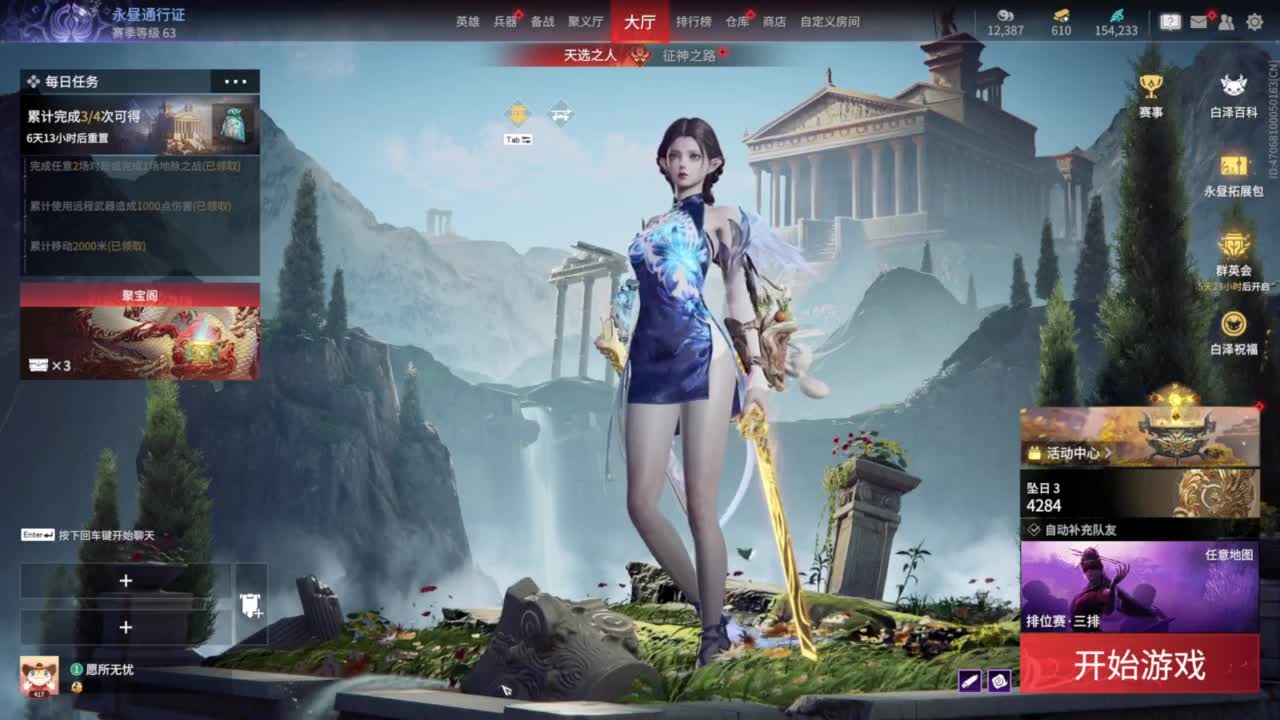Open the 赛事 tournament trophy icon
Screen dimensions: 1280x720
[1152, 85]
